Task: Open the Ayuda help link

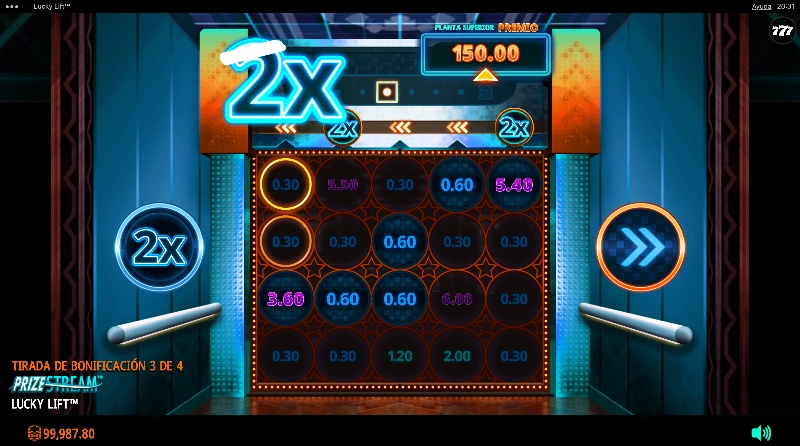Action: [x=762, y=6]
